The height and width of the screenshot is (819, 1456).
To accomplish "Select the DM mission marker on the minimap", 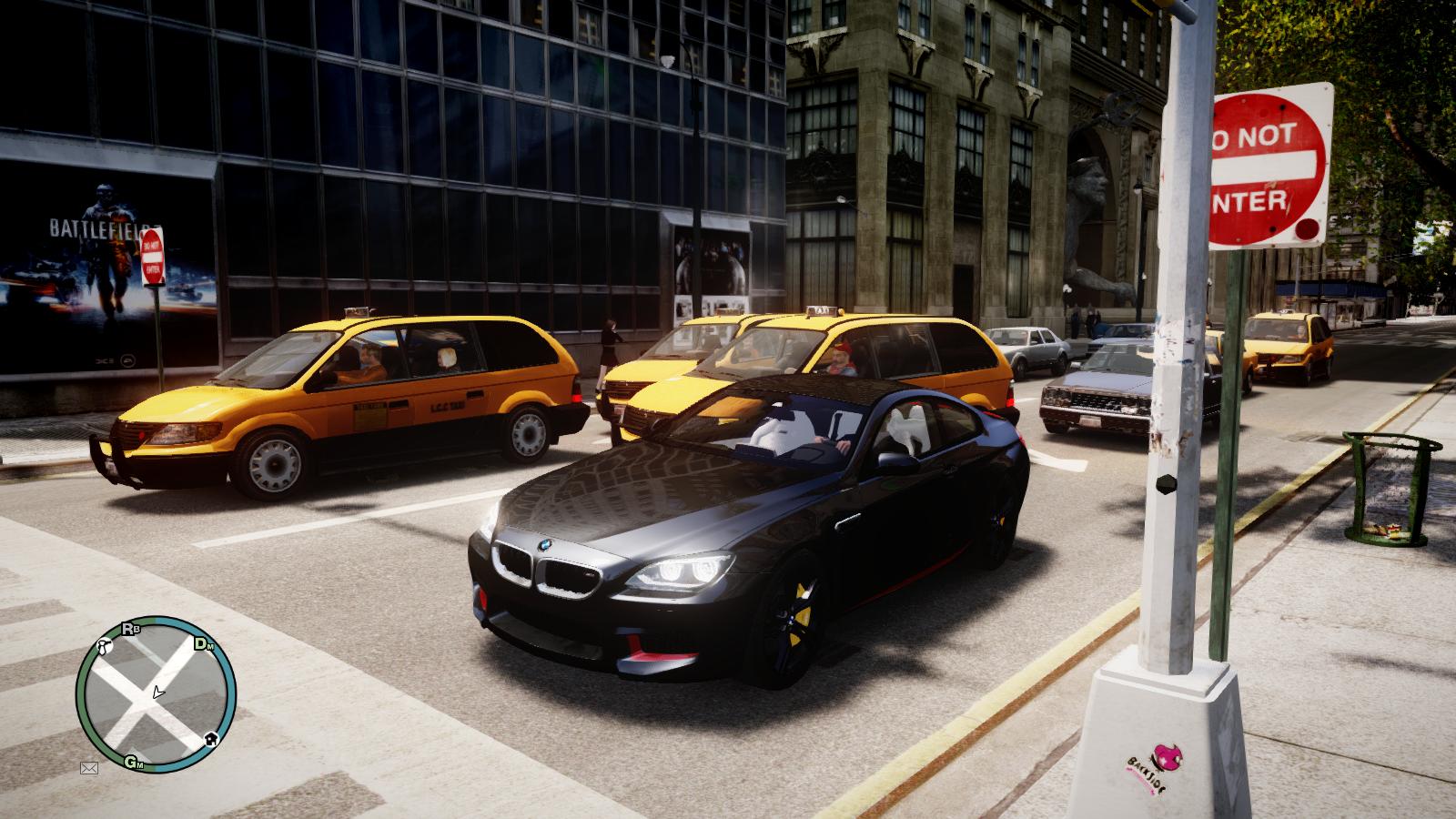I will click(x=205, y=643).
